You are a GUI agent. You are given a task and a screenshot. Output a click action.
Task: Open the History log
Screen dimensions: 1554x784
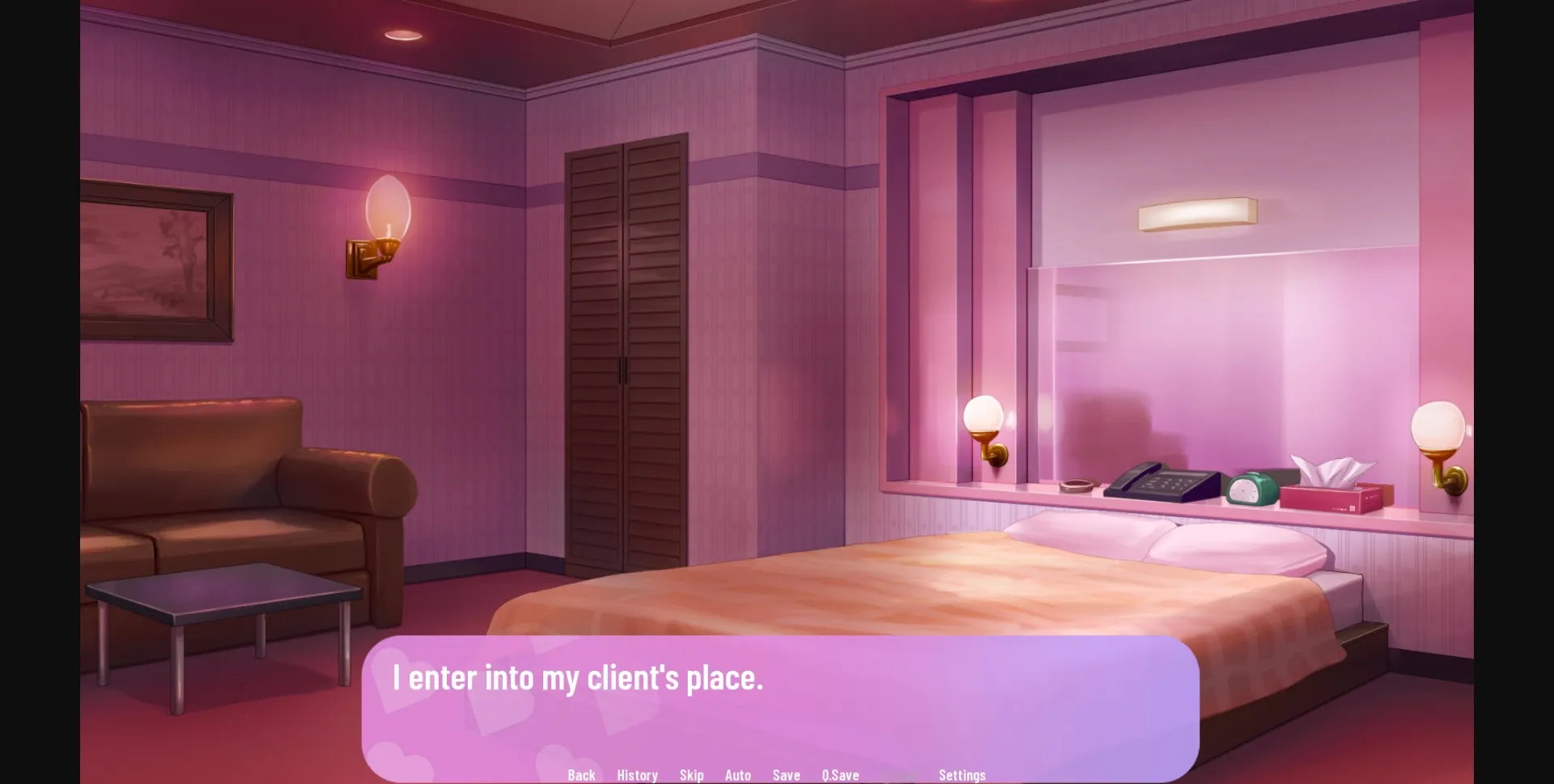637,774
